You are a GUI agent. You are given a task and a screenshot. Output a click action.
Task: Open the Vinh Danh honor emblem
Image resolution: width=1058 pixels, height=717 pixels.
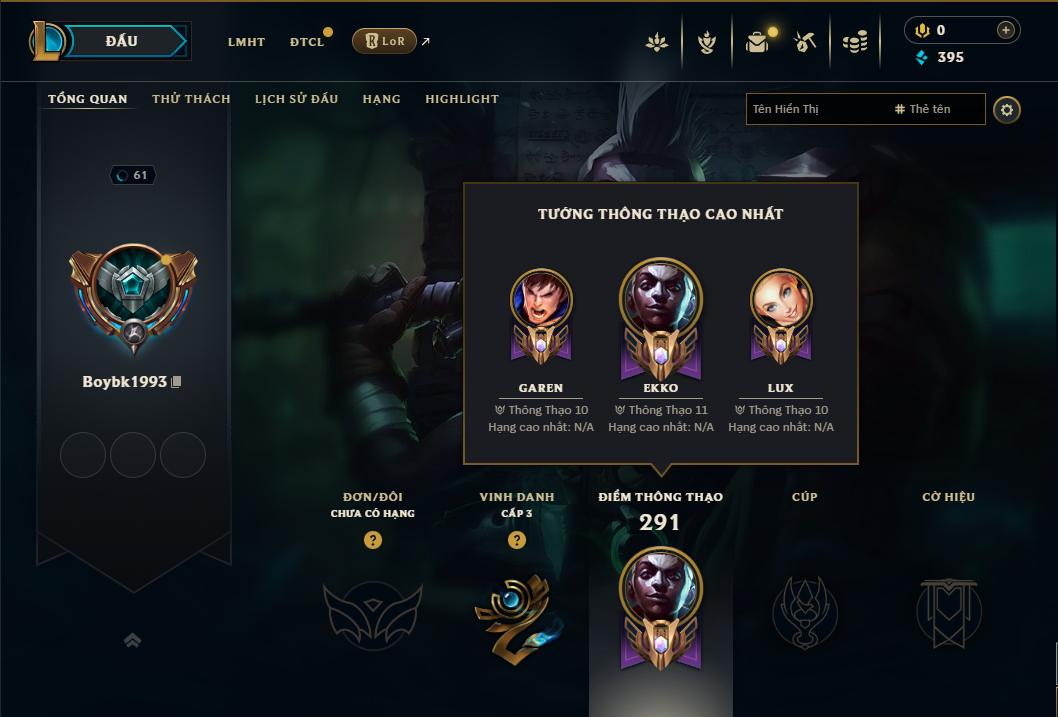coord(517,614)
